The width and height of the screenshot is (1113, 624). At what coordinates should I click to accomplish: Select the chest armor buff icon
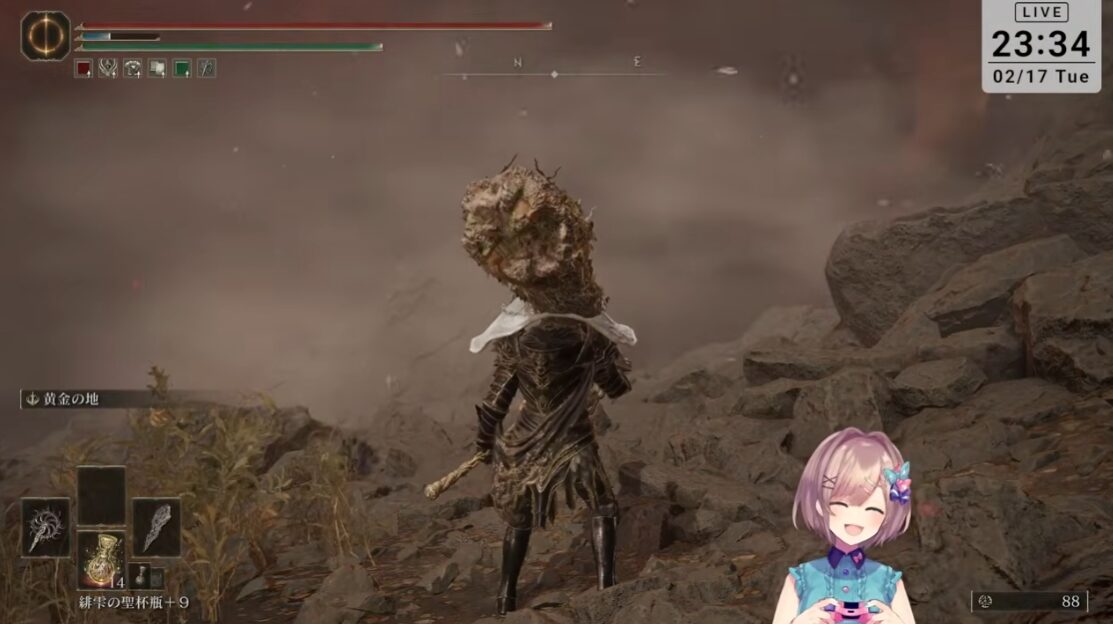(132, 68)
